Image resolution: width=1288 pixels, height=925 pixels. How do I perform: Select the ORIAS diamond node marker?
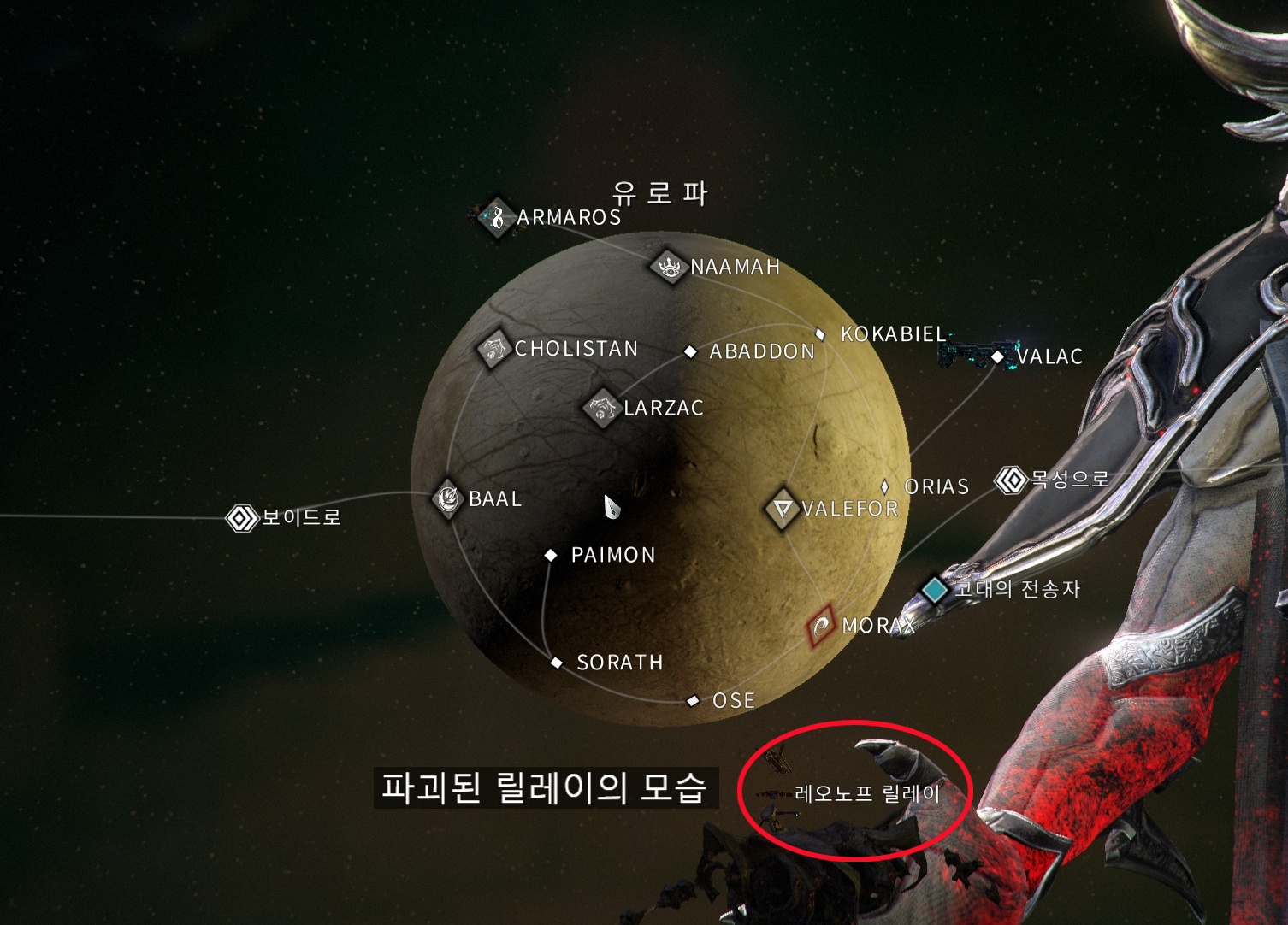885,487
